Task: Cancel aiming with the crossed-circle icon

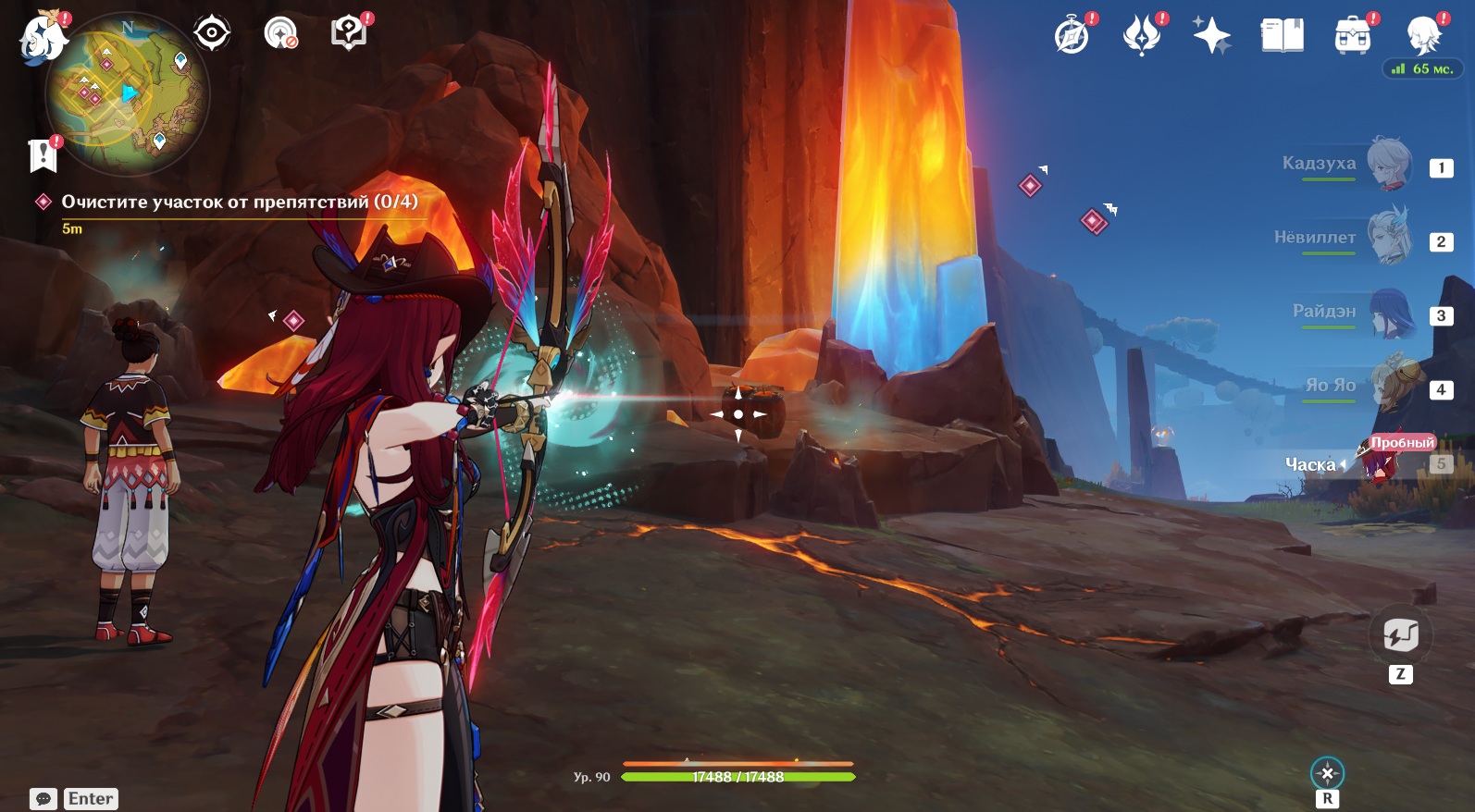Action: tap(1327, 773)
